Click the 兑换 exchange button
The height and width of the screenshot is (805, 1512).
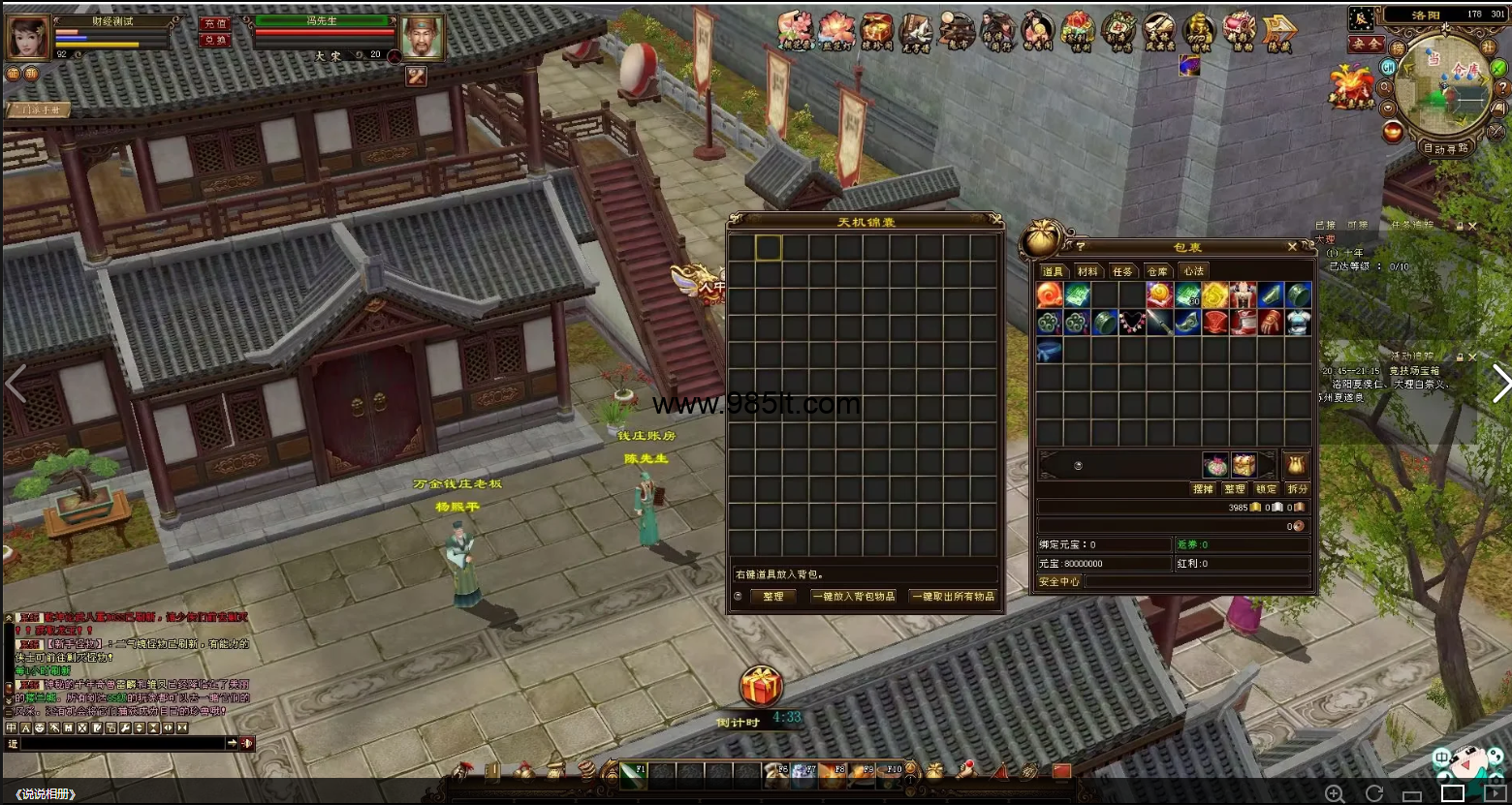click(215, 40)
